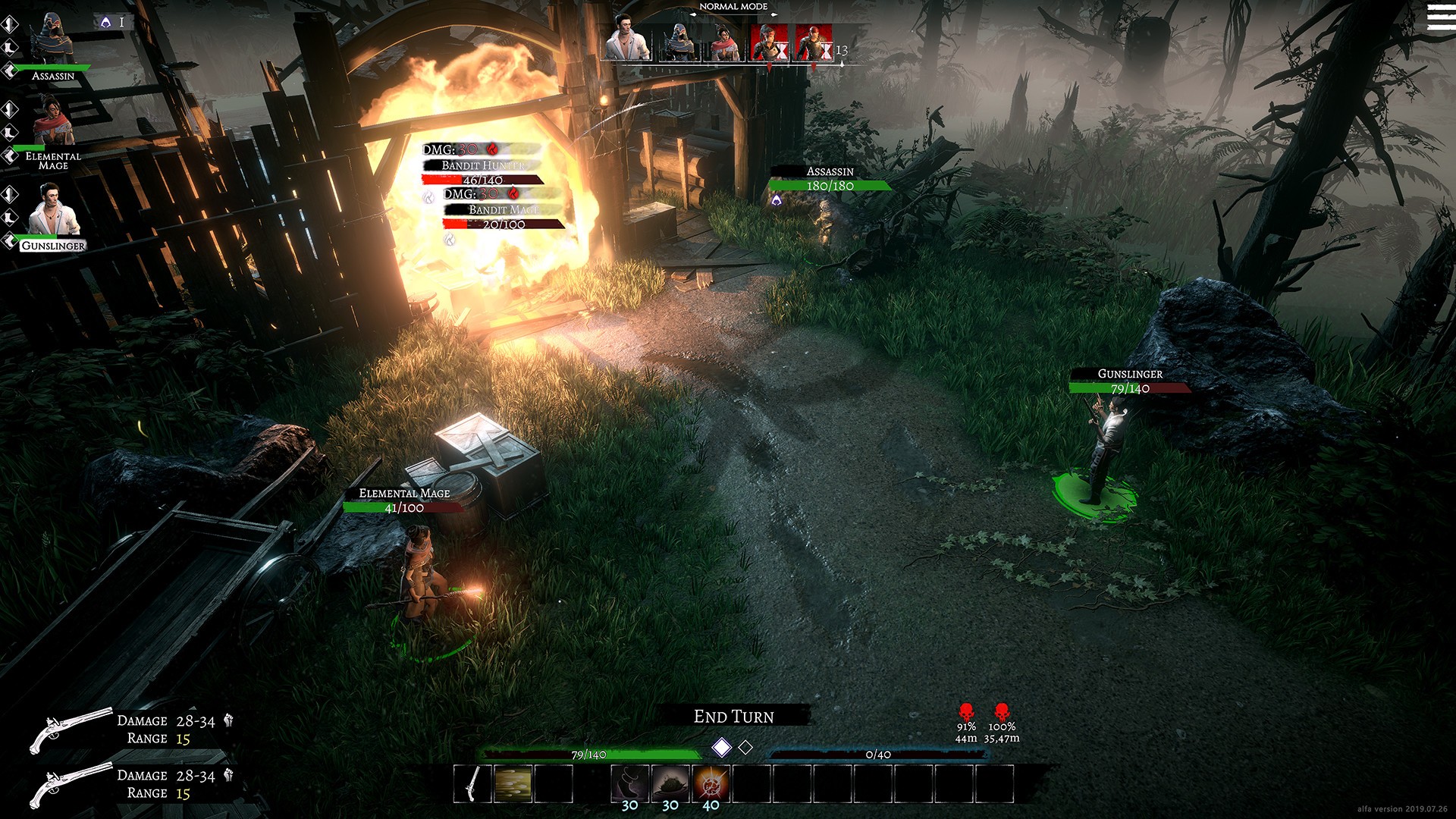Select Elemental Mage in the turn order

(723, 42)
